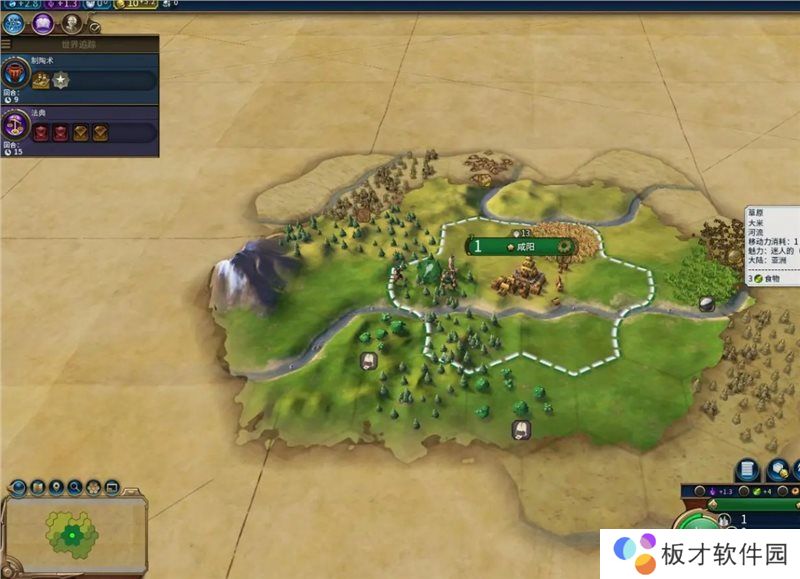Click the purchase tile with gold icon

[777, 471]
